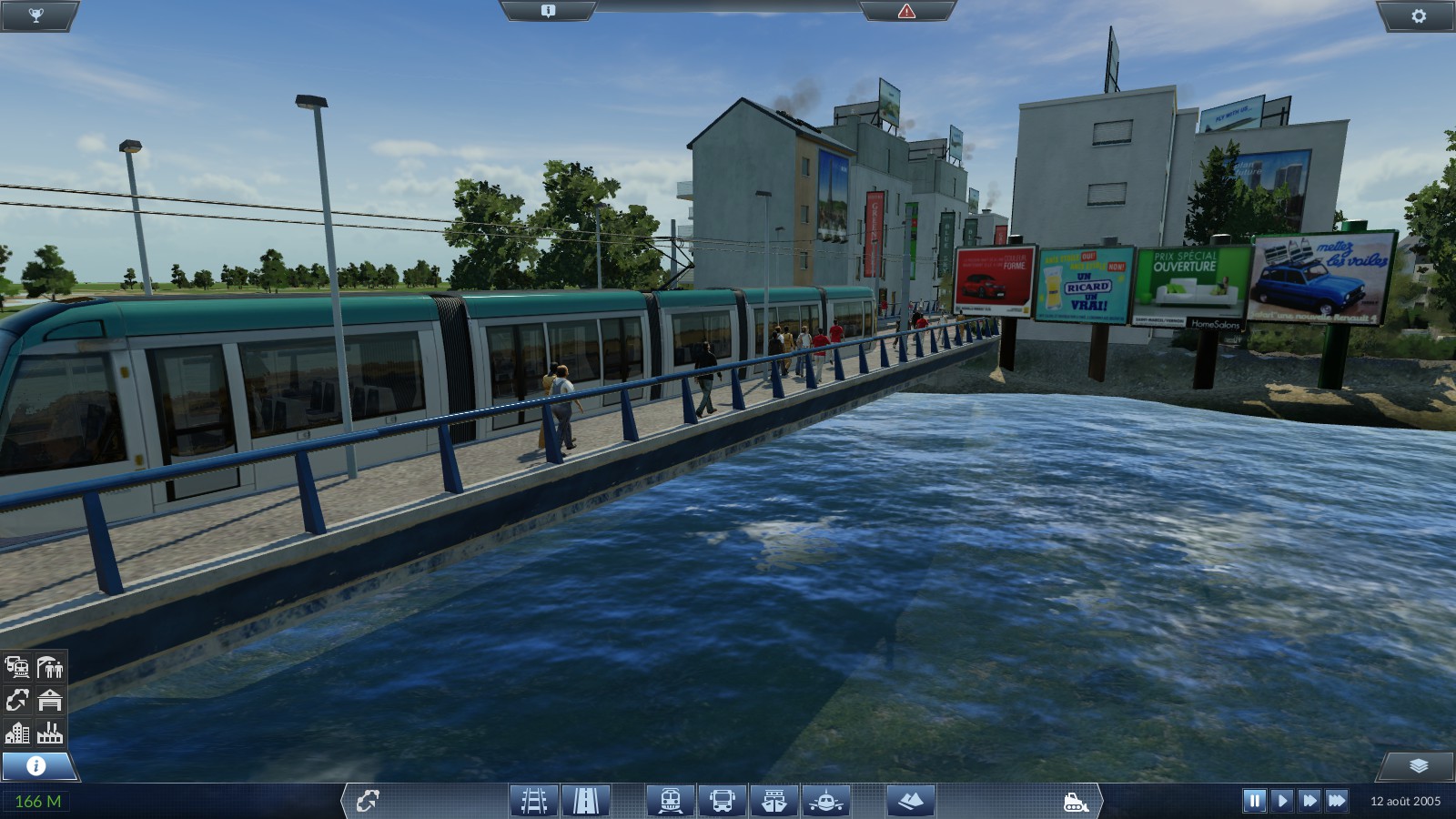Image resolution: width=1456 pixels, height=819 pixels.
Task: Open the bus and tram construction menu
Action: pos(723,801)
